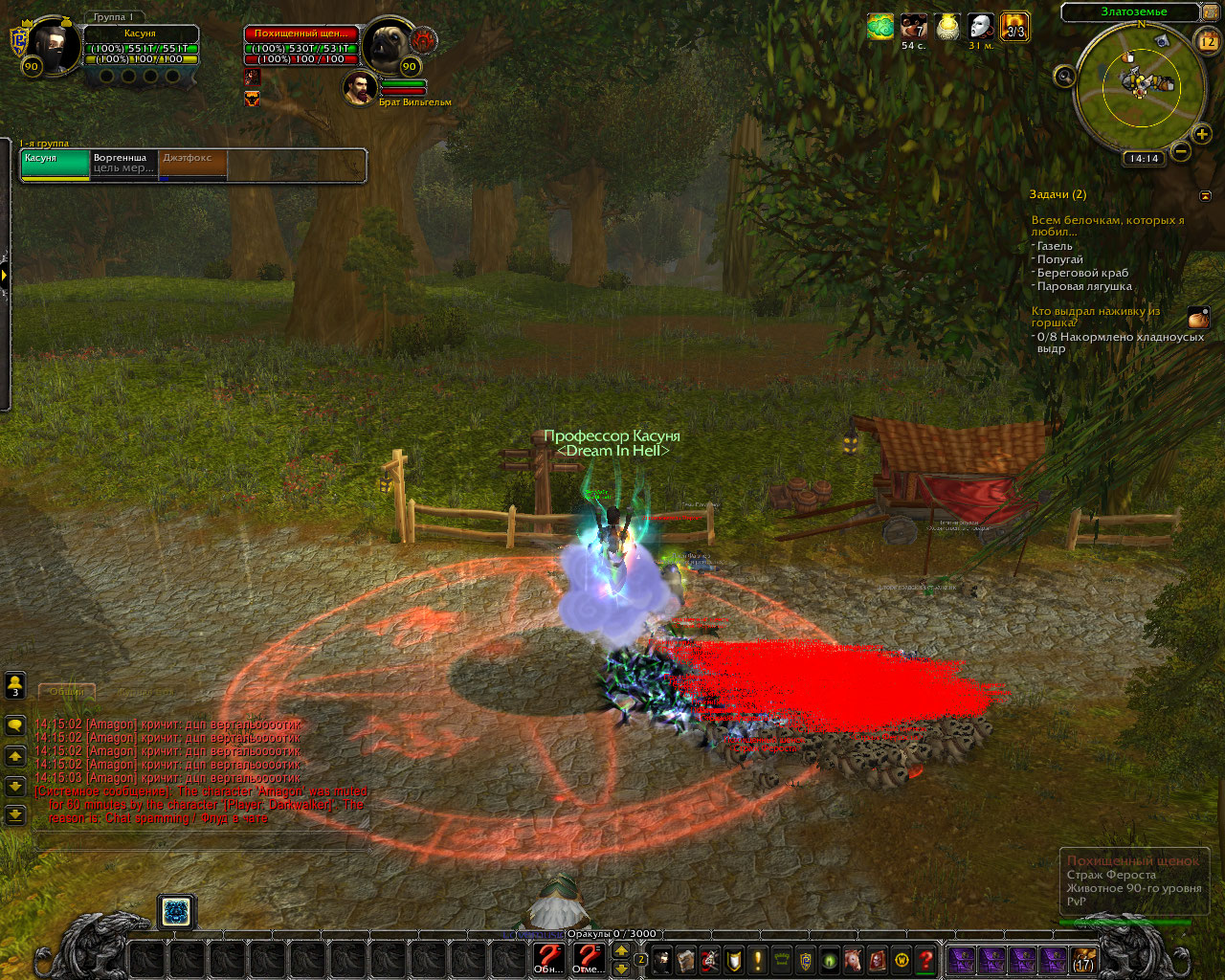This screenshot has height=980, width=1225.
Task: Select Воргеннша in the raid group frame
Action: click(x=123, y=163)
